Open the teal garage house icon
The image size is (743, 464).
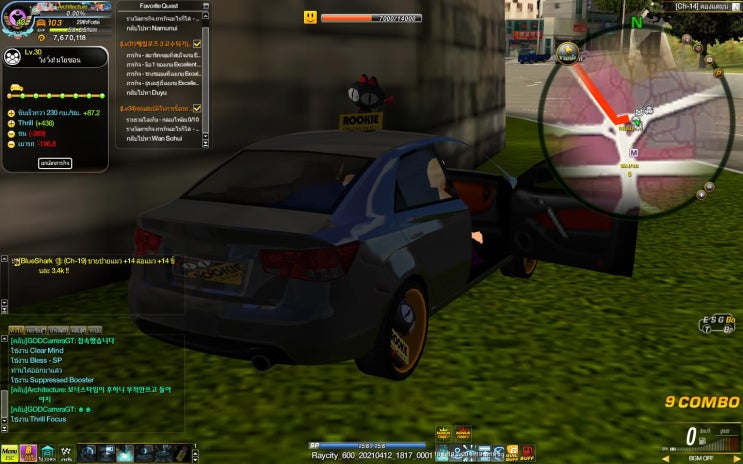pyautogui.click(x=47, y=453)
